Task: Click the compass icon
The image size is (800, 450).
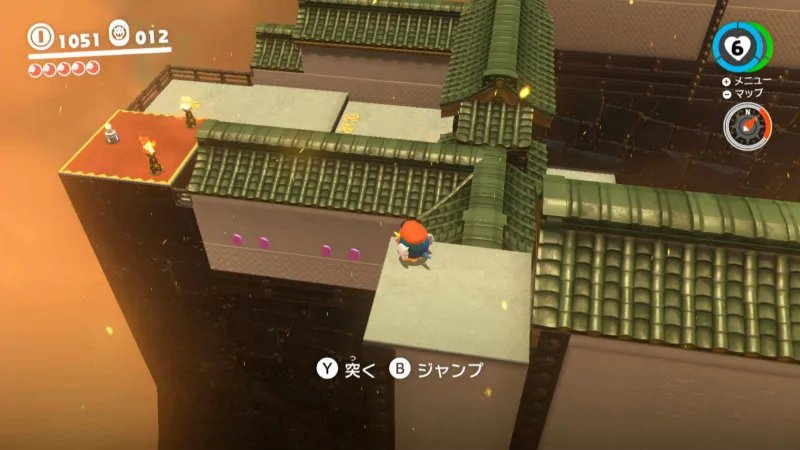Action: coord(746,125)
